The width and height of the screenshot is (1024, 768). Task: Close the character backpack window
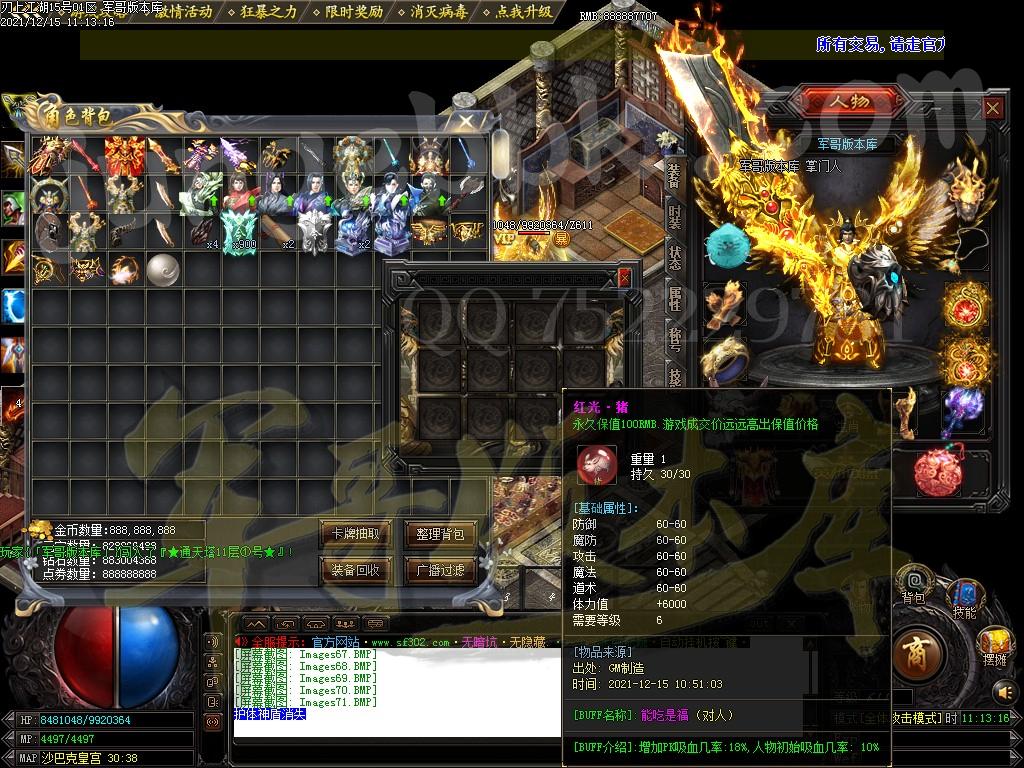[x=466, y=121]
